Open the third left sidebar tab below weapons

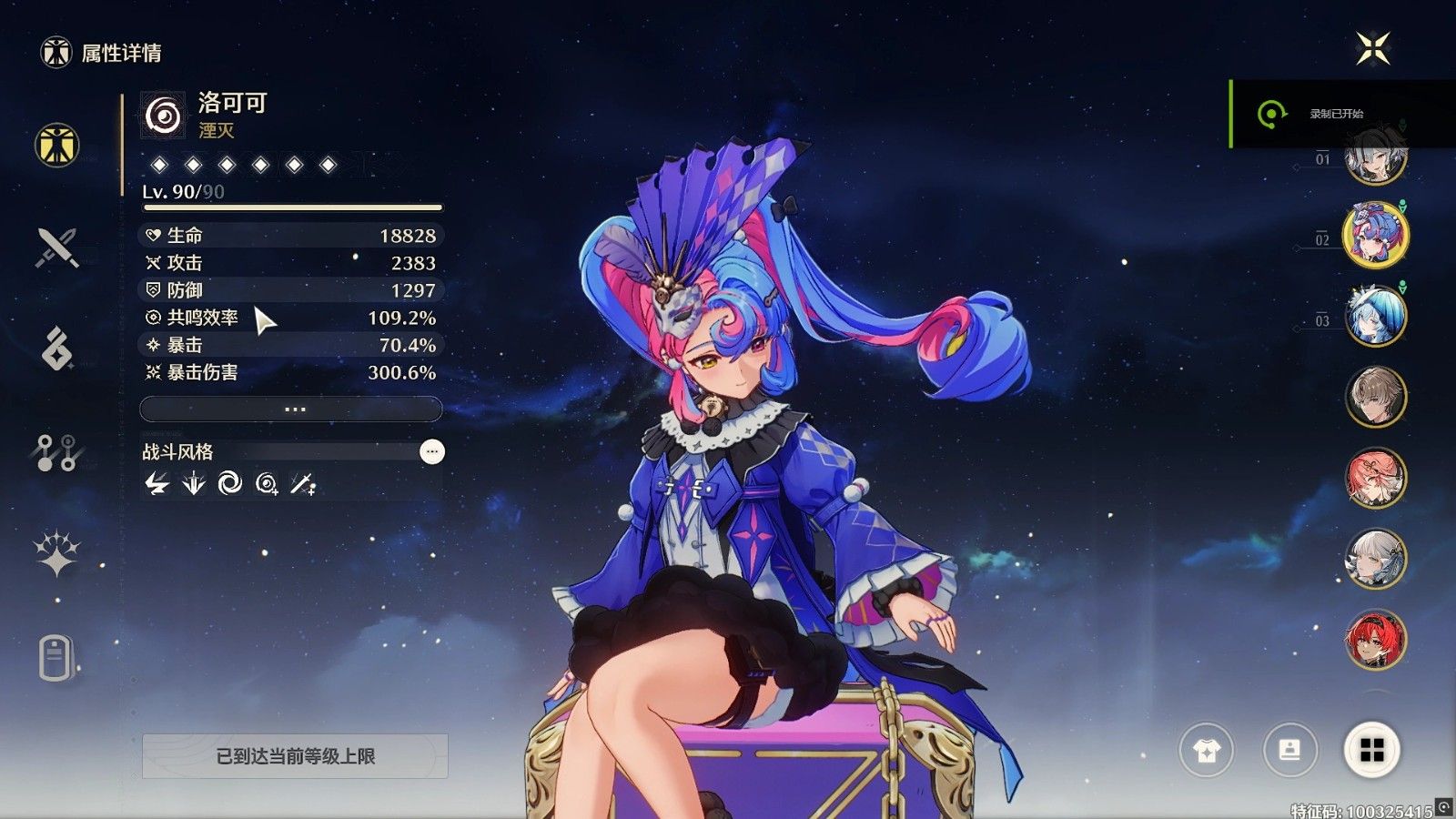(57, 349)
